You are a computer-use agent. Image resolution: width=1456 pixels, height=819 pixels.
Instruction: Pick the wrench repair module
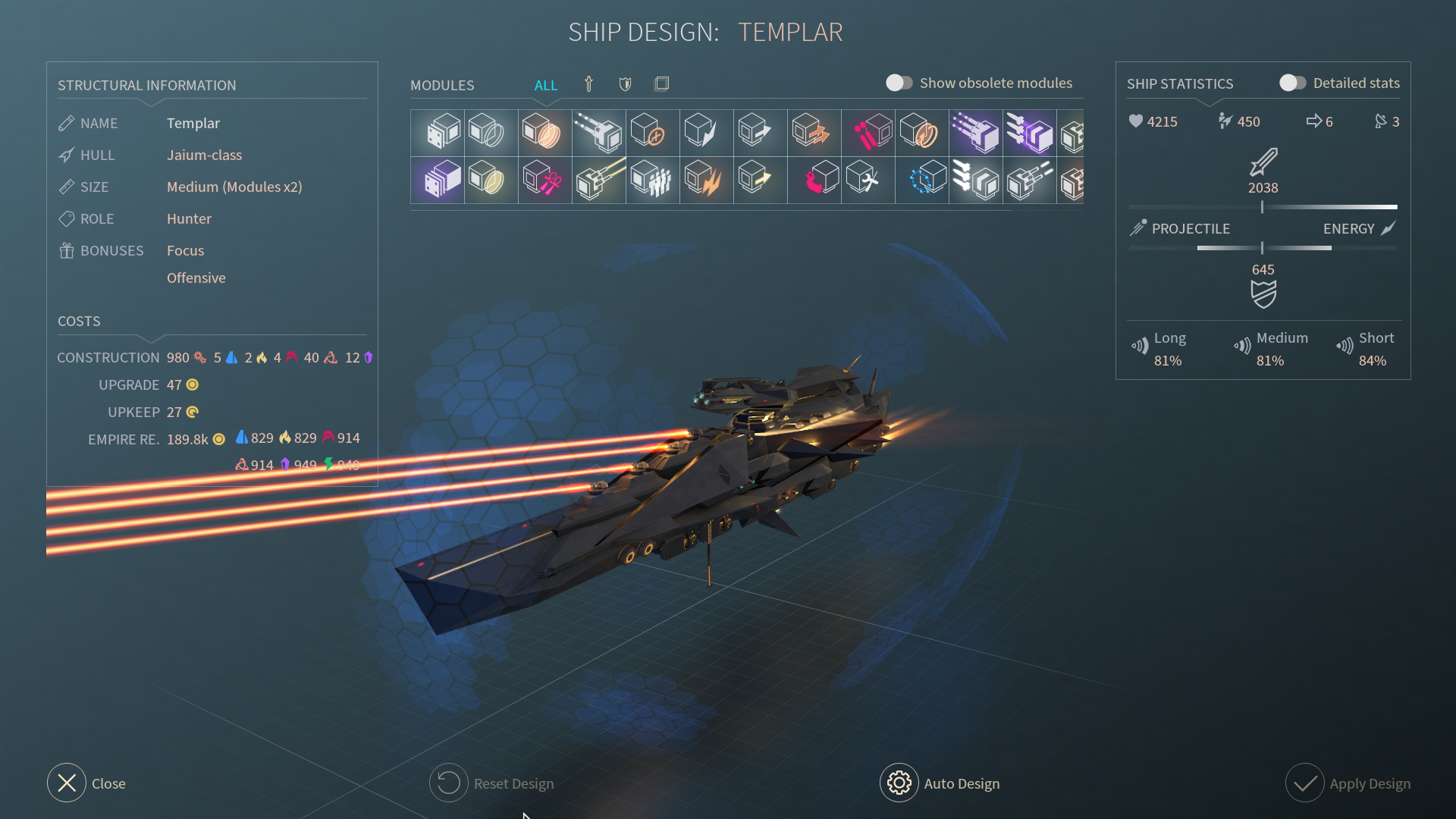[868, 180]
